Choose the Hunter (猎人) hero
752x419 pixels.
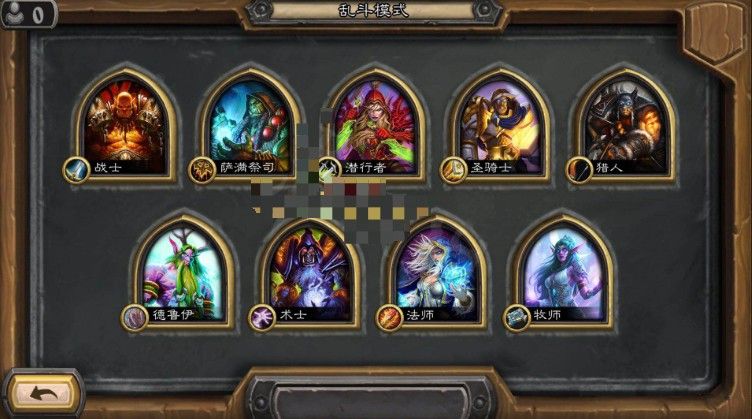pyautogui.click(x=624, y=122)
